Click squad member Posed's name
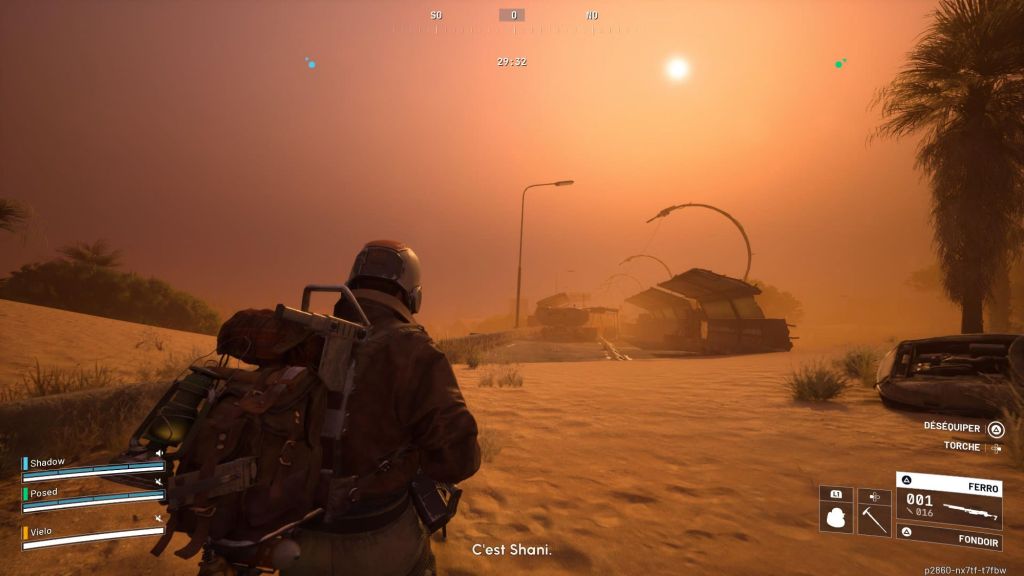 44,493
